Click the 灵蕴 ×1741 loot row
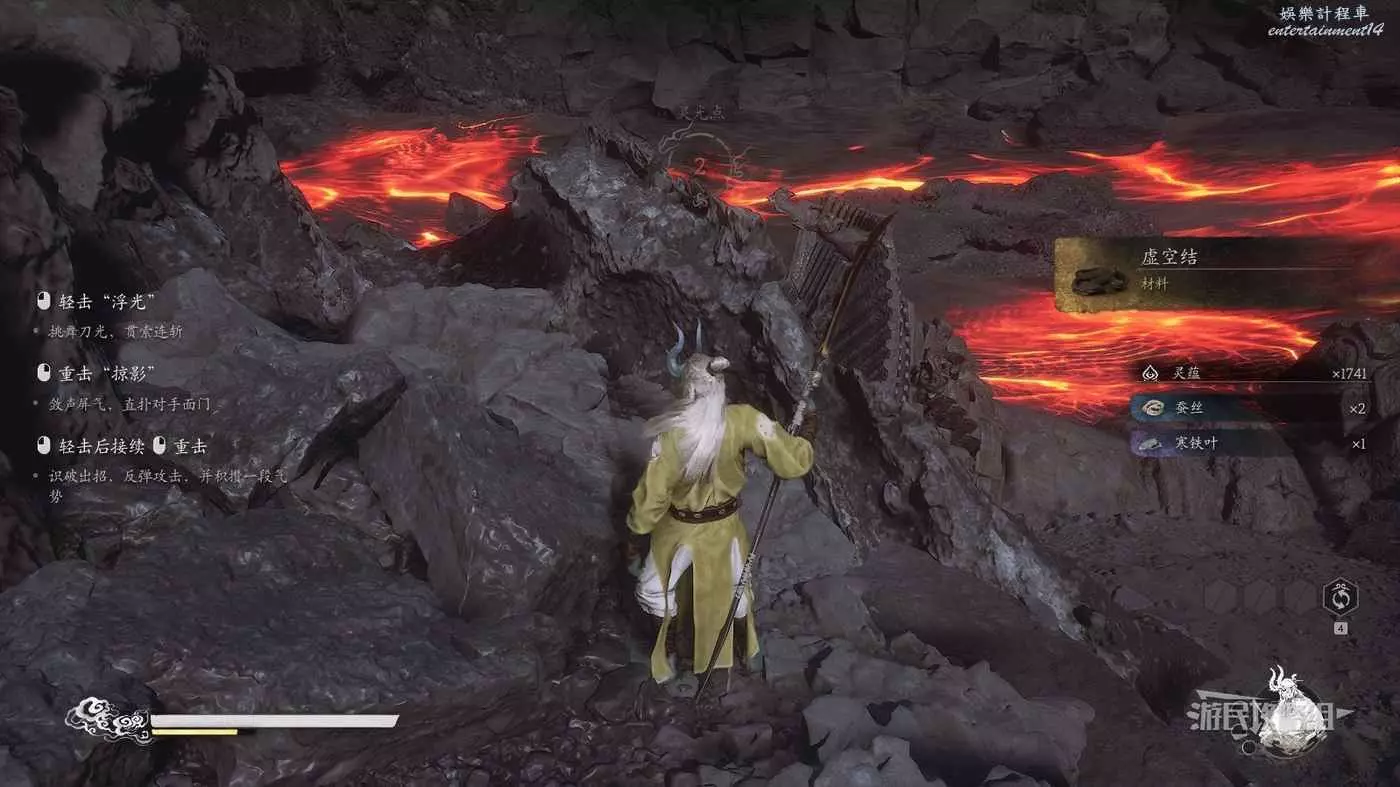Viewport: 1400px width, 787px height. click(x=1254, y=372)
